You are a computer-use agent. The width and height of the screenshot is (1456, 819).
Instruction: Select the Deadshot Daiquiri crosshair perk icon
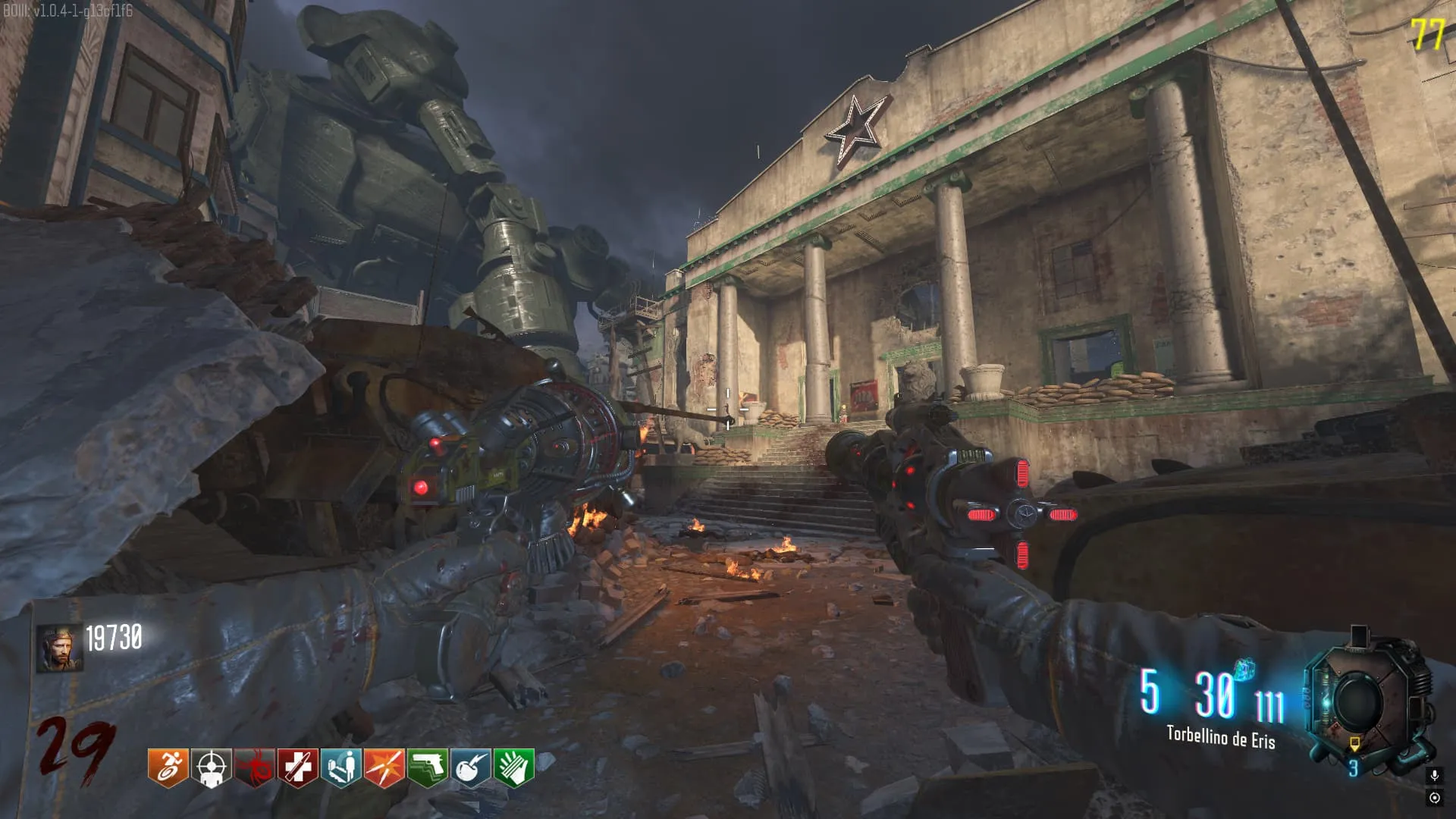[211, 767]
